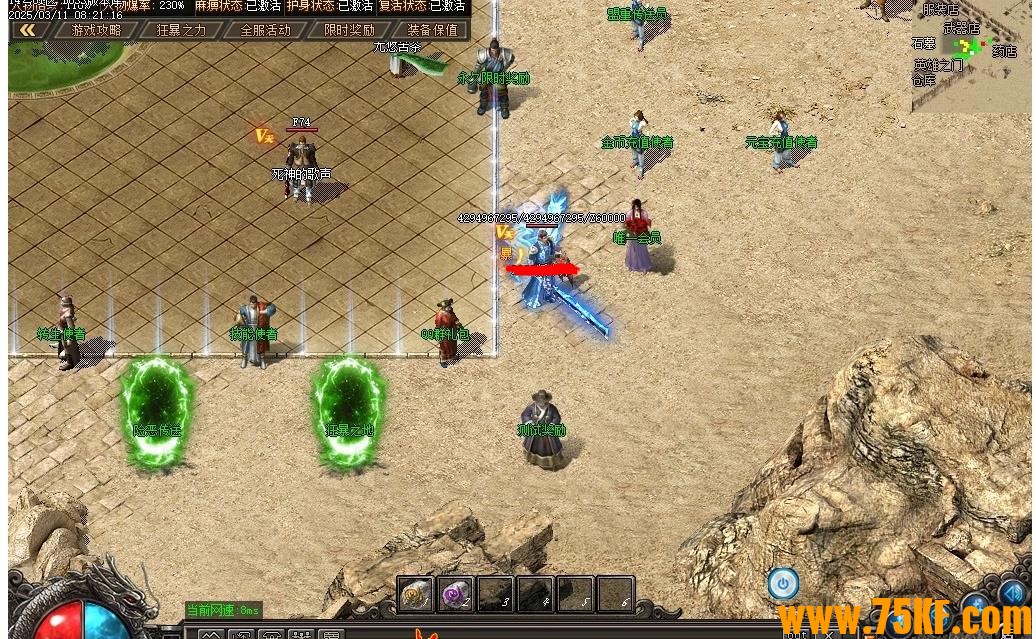Collapse the top menu with the double-arrow button

point(27,30)
